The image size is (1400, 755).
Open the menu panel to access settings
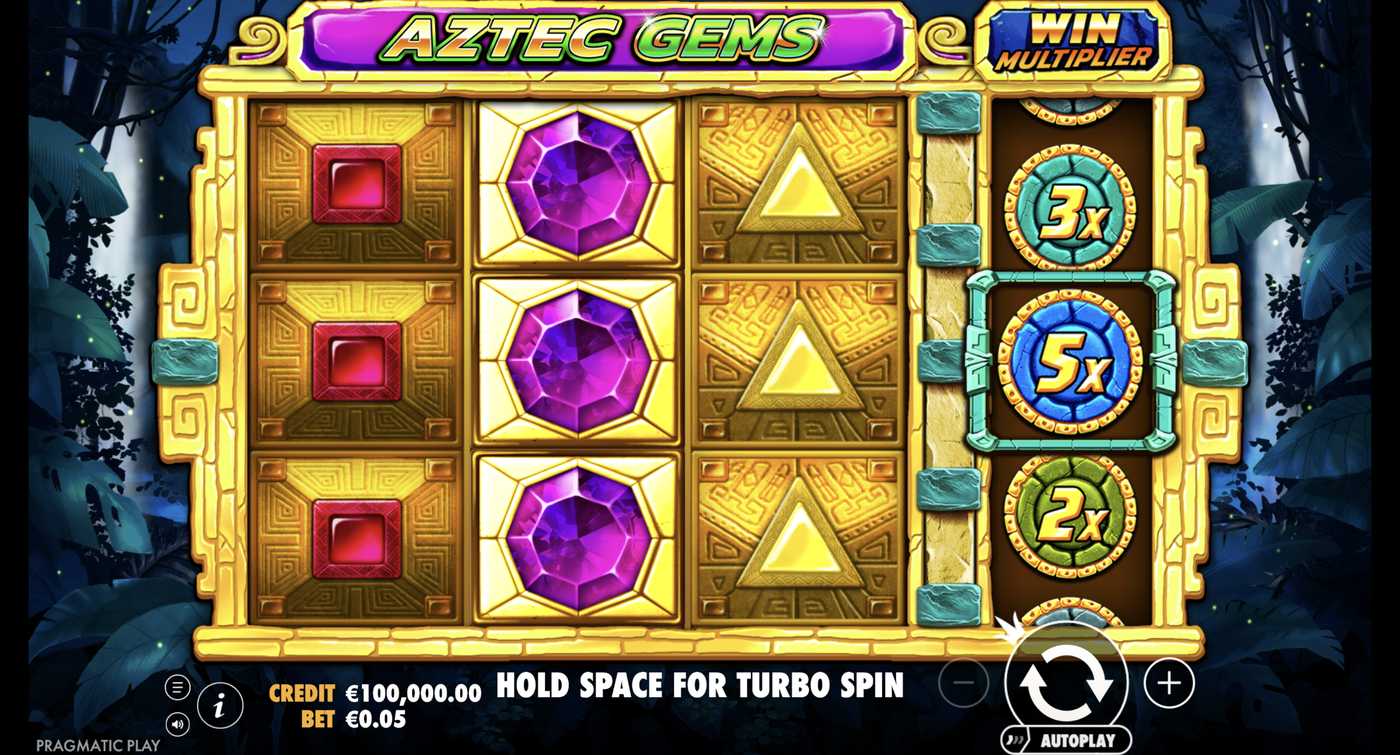click(178, 687)
